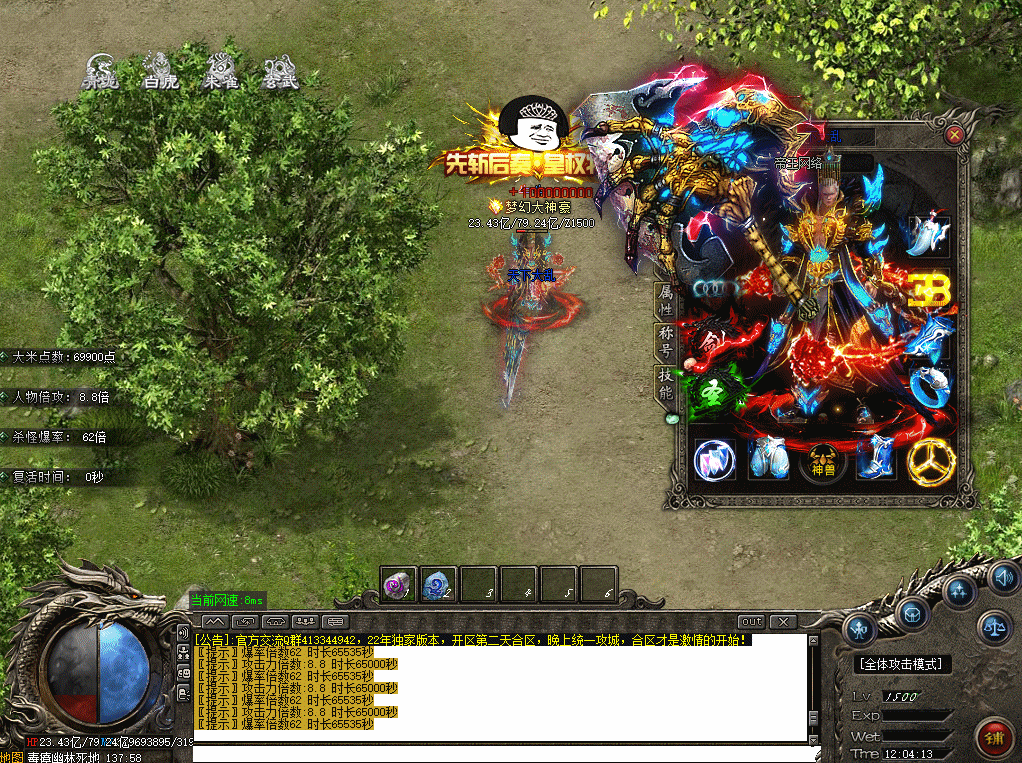The width and height of the screenshot is (1022, 763).
Task: Toggle the 全体攻击模式 attack mode button
Action: pos(904,664)
